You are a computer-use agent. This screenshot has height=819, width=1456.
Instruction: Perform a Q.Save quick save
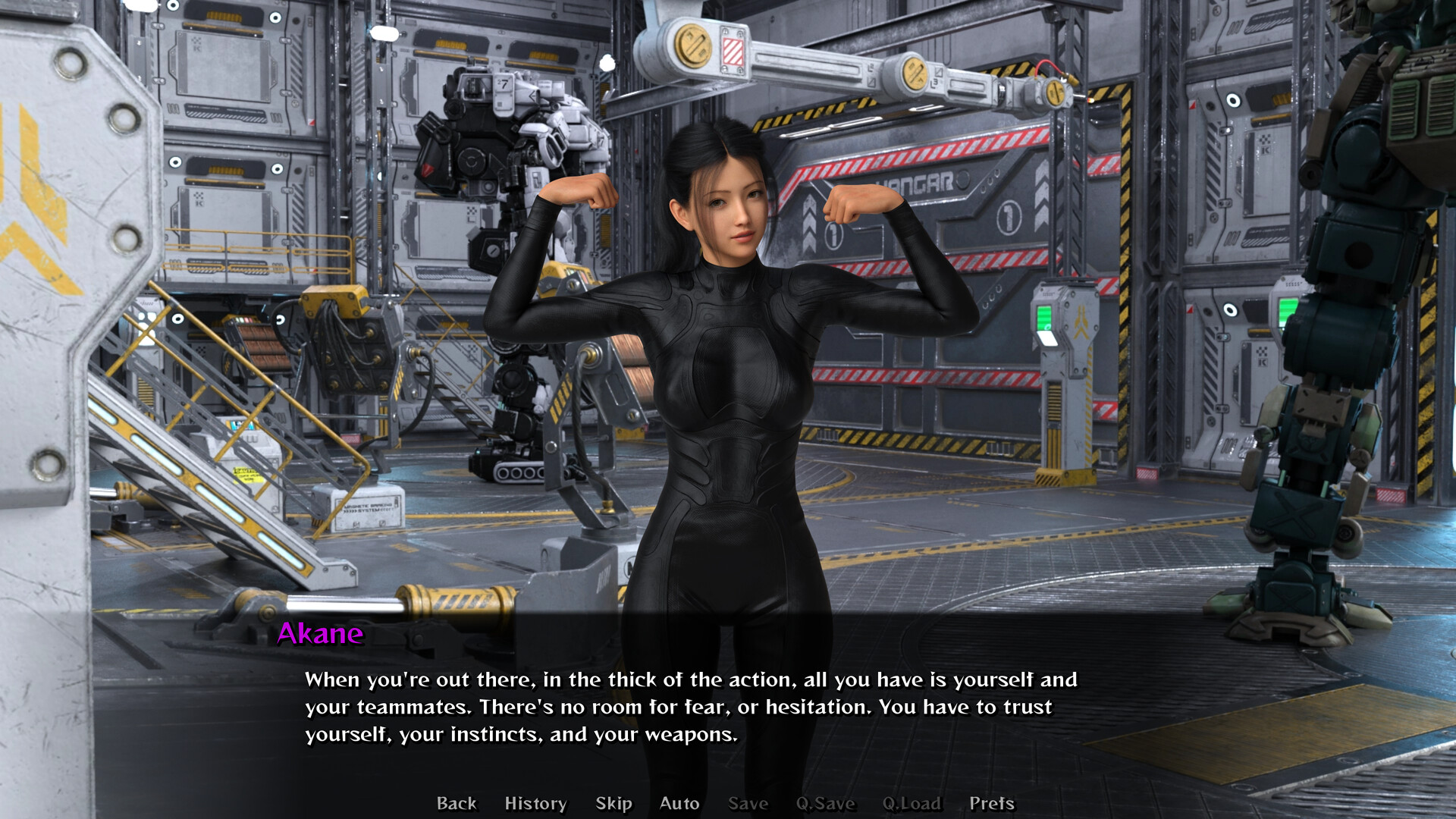[826, 803]
